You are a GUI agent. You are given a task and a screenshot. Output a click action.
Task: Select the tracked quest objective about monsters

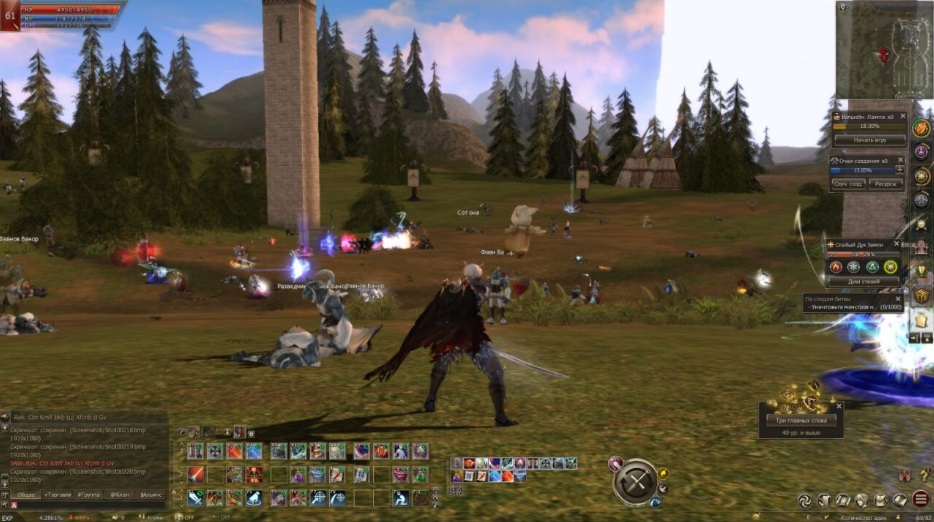848,307
